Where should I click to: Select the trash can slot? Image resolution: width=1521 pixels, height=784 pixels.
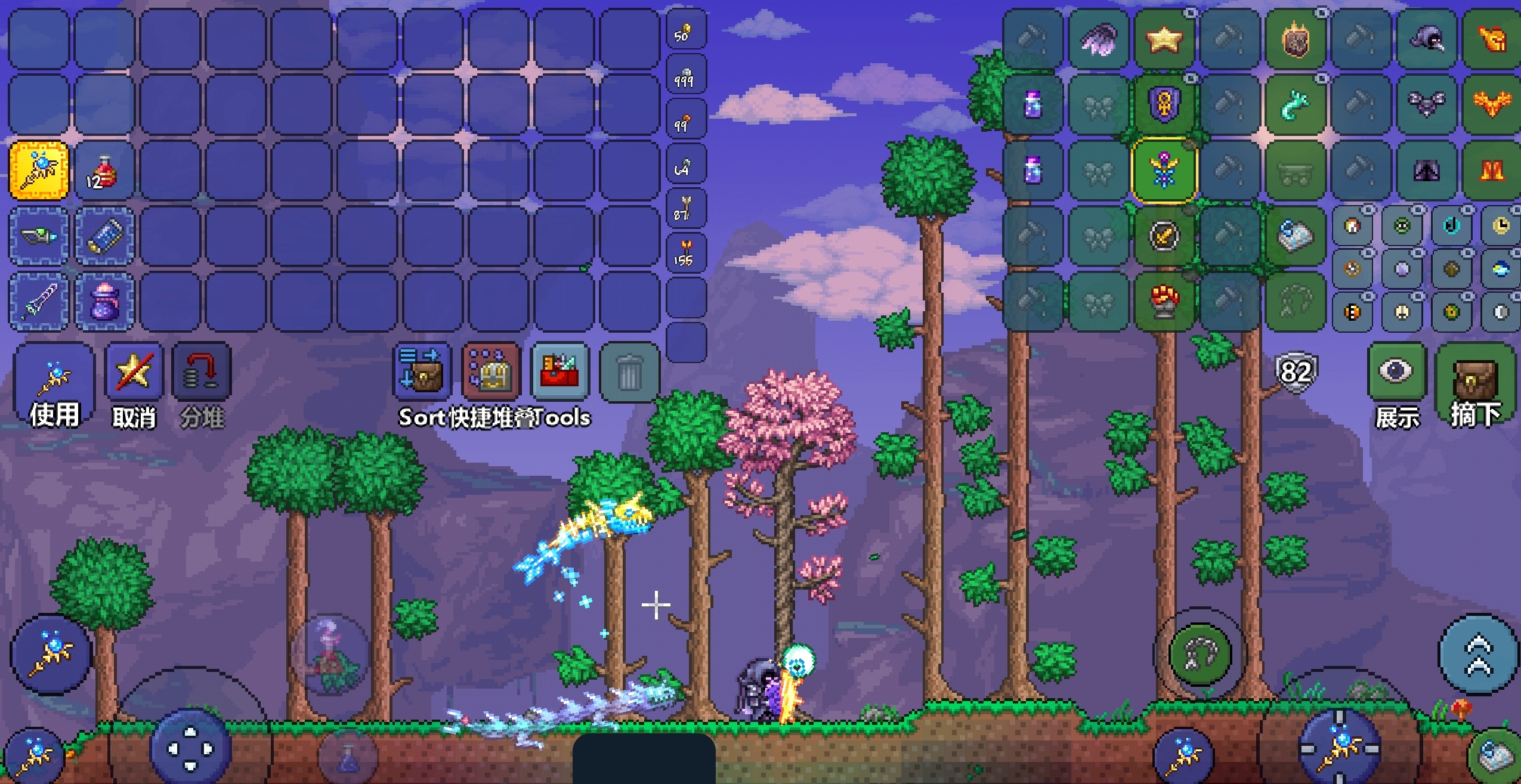629,372
